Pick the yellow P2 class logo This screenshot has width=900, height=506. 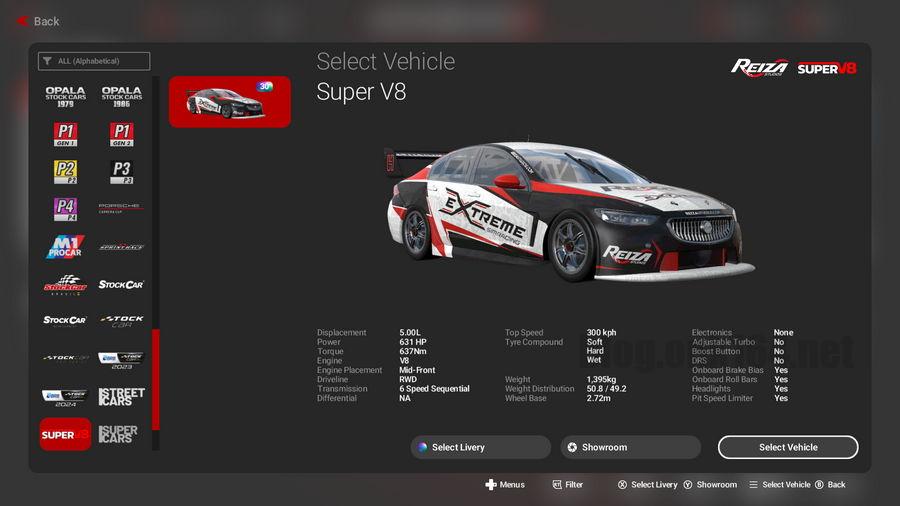(x=65, y=171)
